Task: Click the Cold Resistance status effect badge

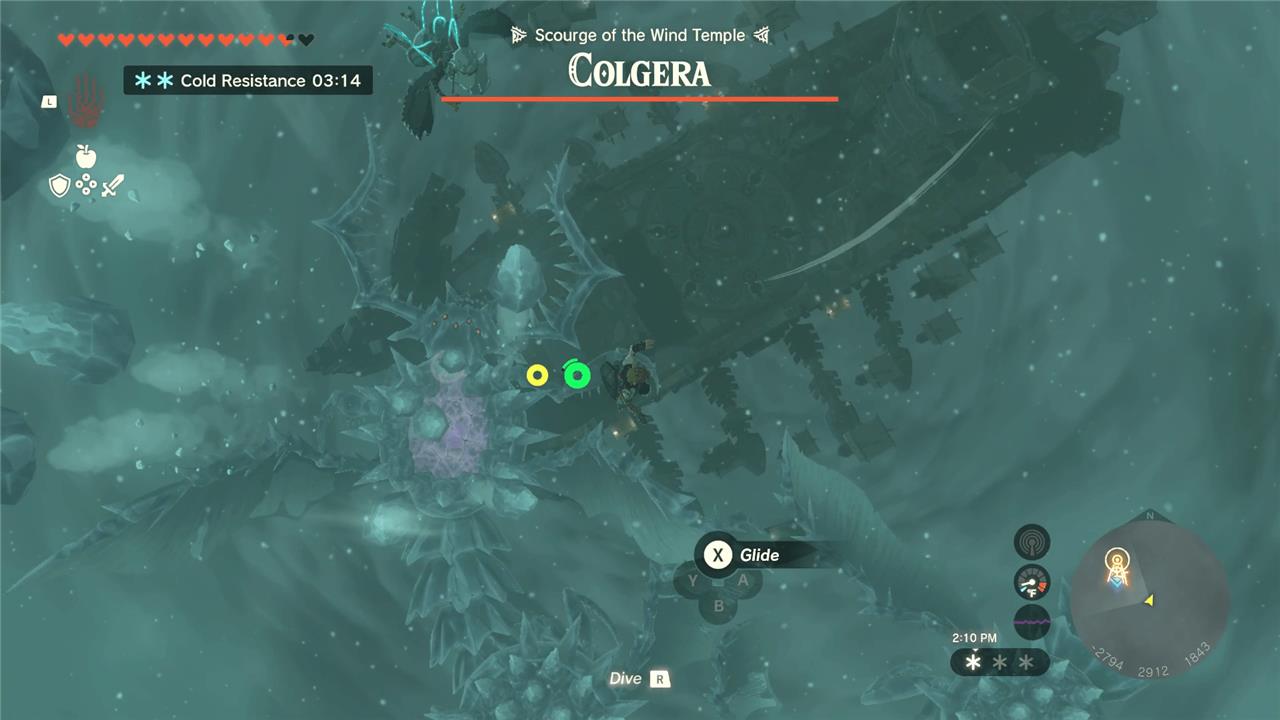Action: coord(248,81)
